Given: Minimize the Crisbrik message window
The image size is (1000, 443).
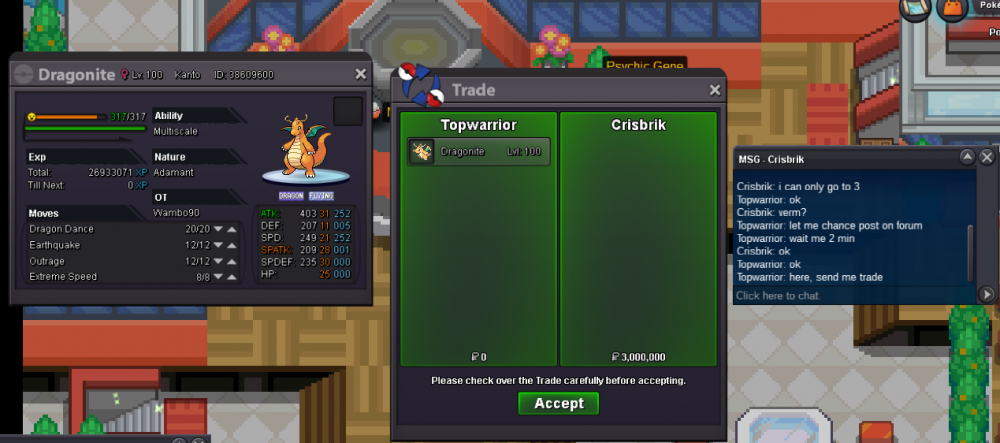Looking at the screenshot, I should [967, 158].
